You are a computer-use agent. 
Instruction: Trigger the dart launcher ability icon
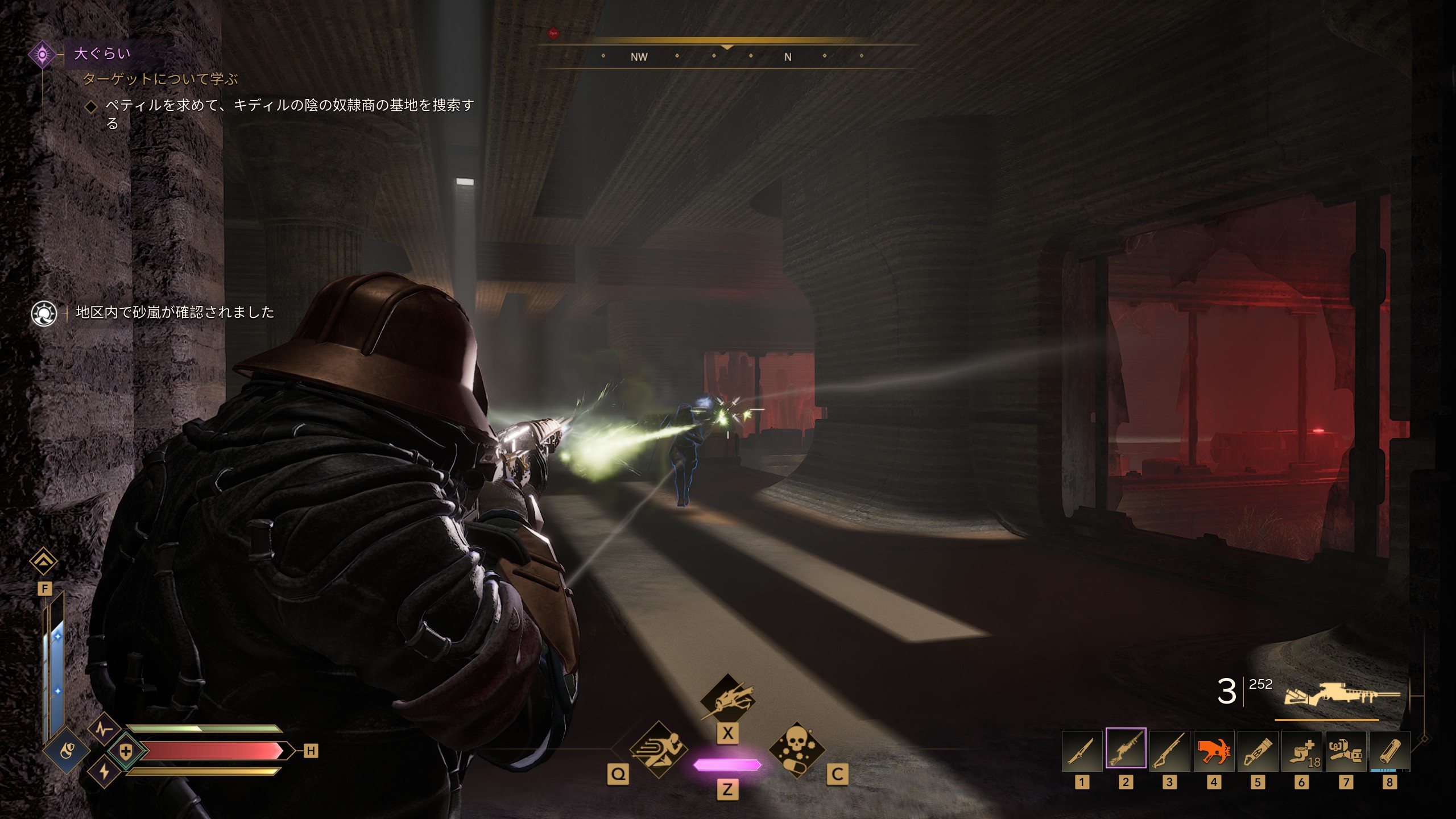(x=727, y=699)
